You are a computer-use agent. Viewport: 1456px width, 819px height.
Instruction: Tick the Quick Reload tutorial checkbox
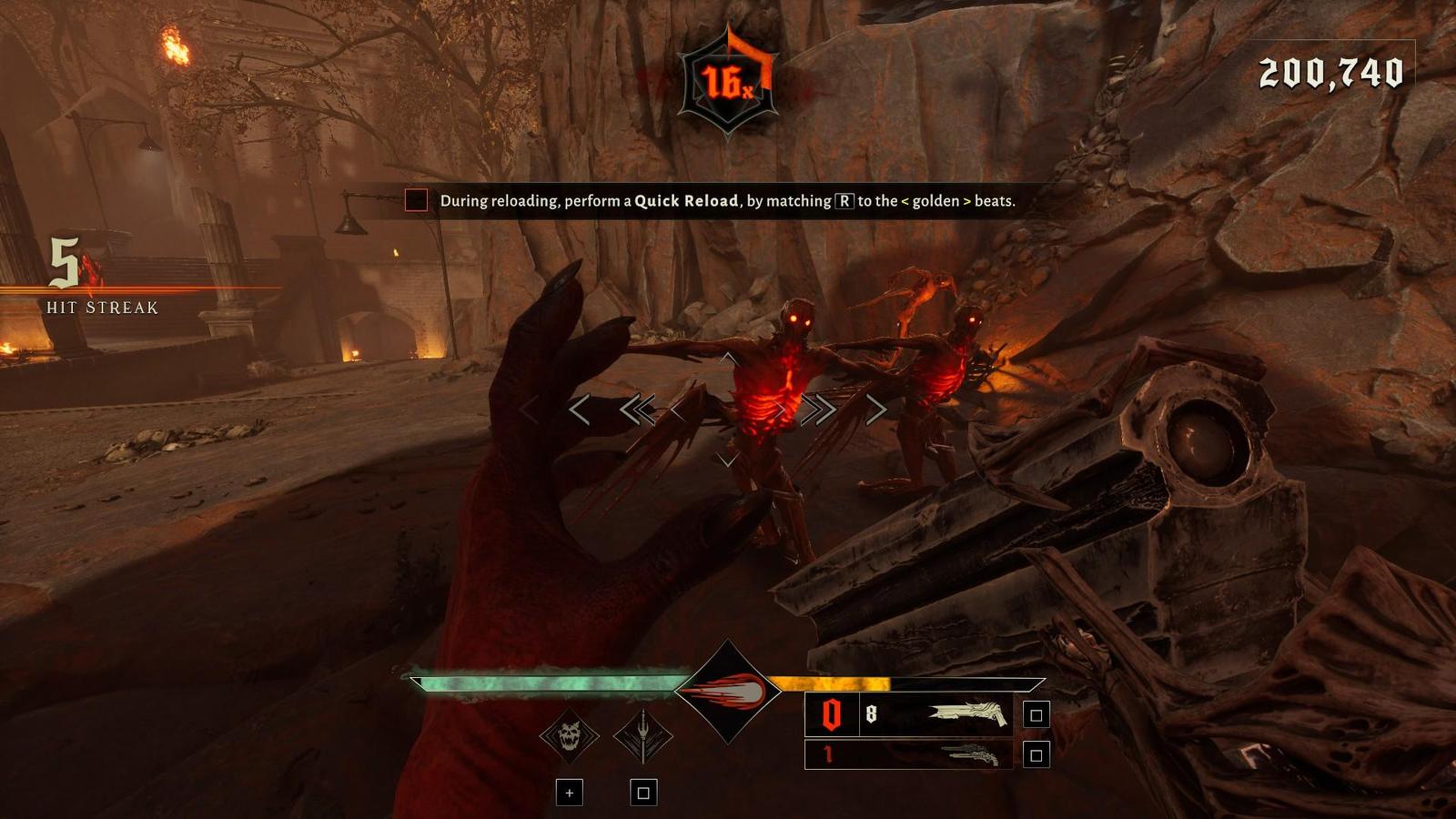416,200
